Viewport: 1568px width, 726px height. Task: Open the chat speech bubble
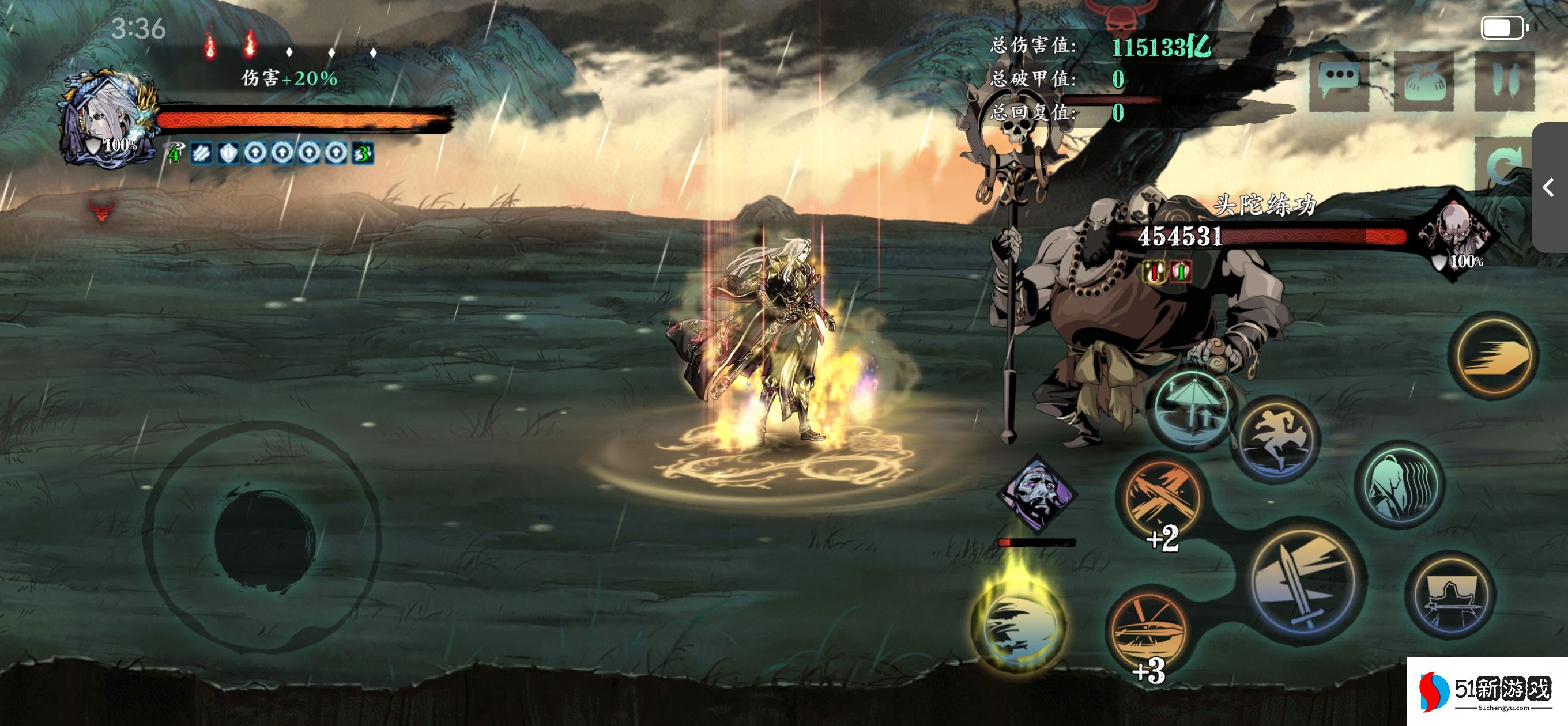tap(1339, 81)
